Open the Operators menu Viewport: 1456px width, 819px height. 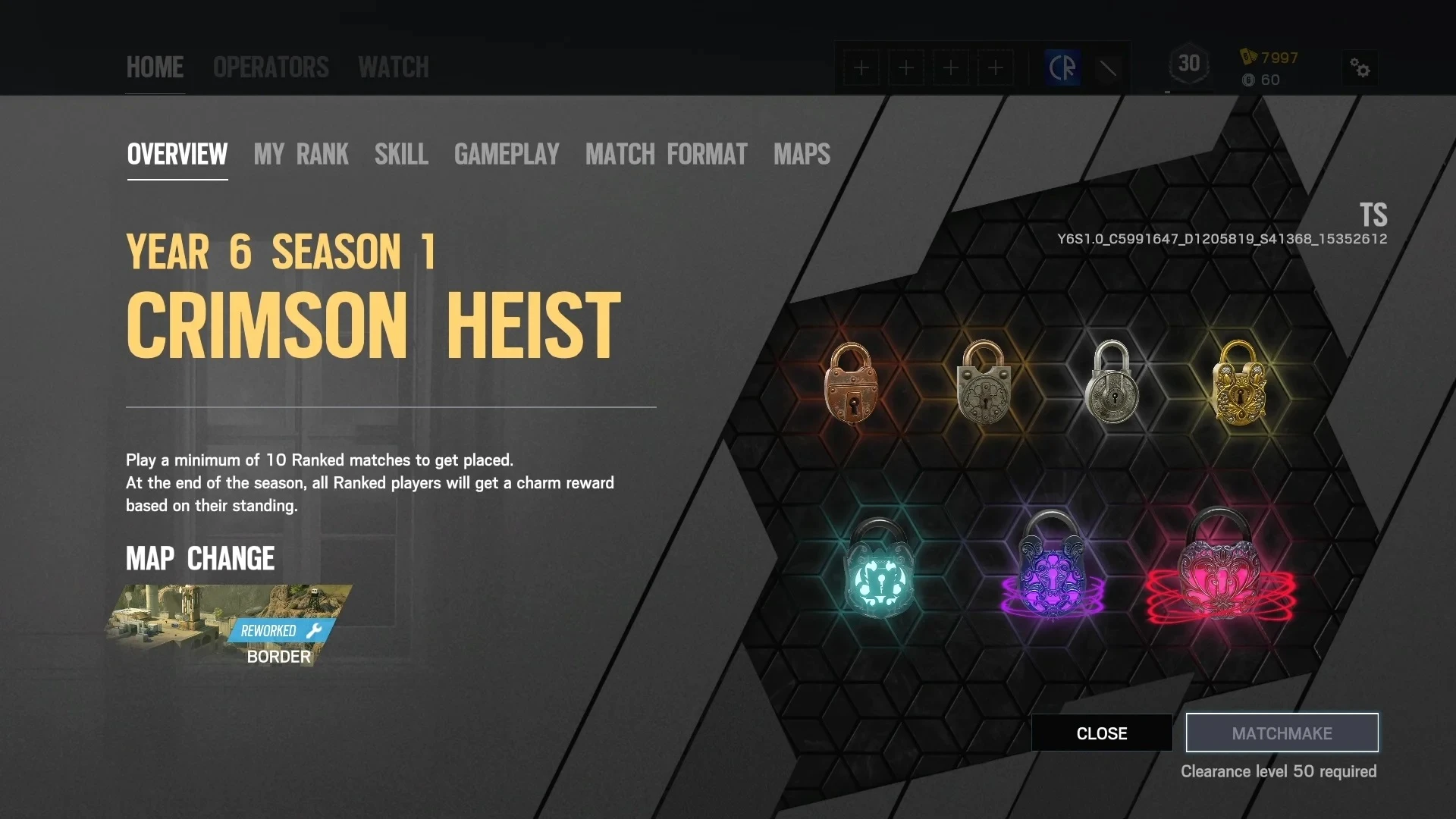click(x=271, y=67)
